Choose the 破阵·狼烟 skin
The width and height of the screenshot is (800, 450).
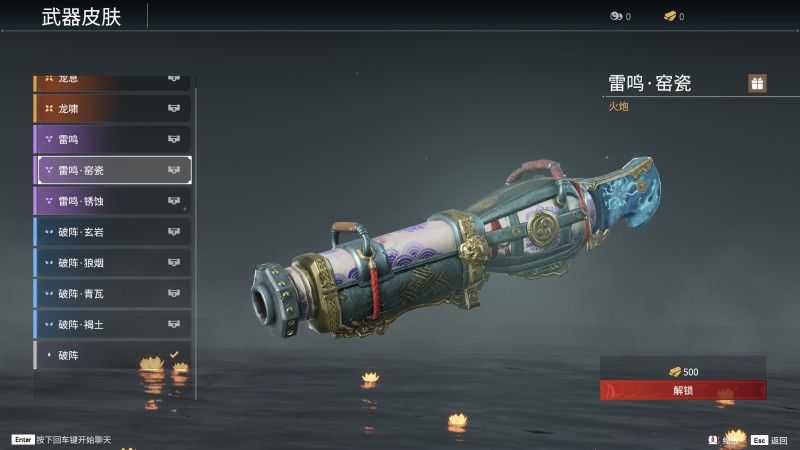point(112,263)
